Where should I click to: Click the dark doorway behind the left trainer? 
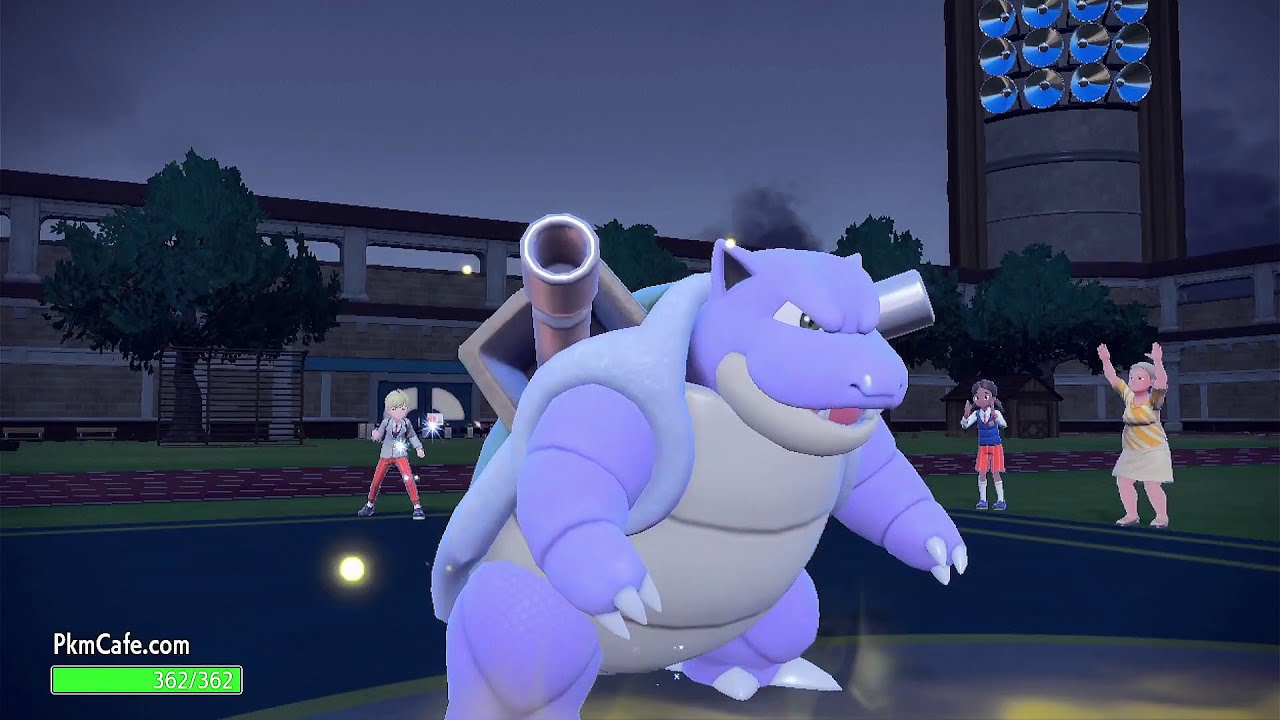[x=430, y=400]
